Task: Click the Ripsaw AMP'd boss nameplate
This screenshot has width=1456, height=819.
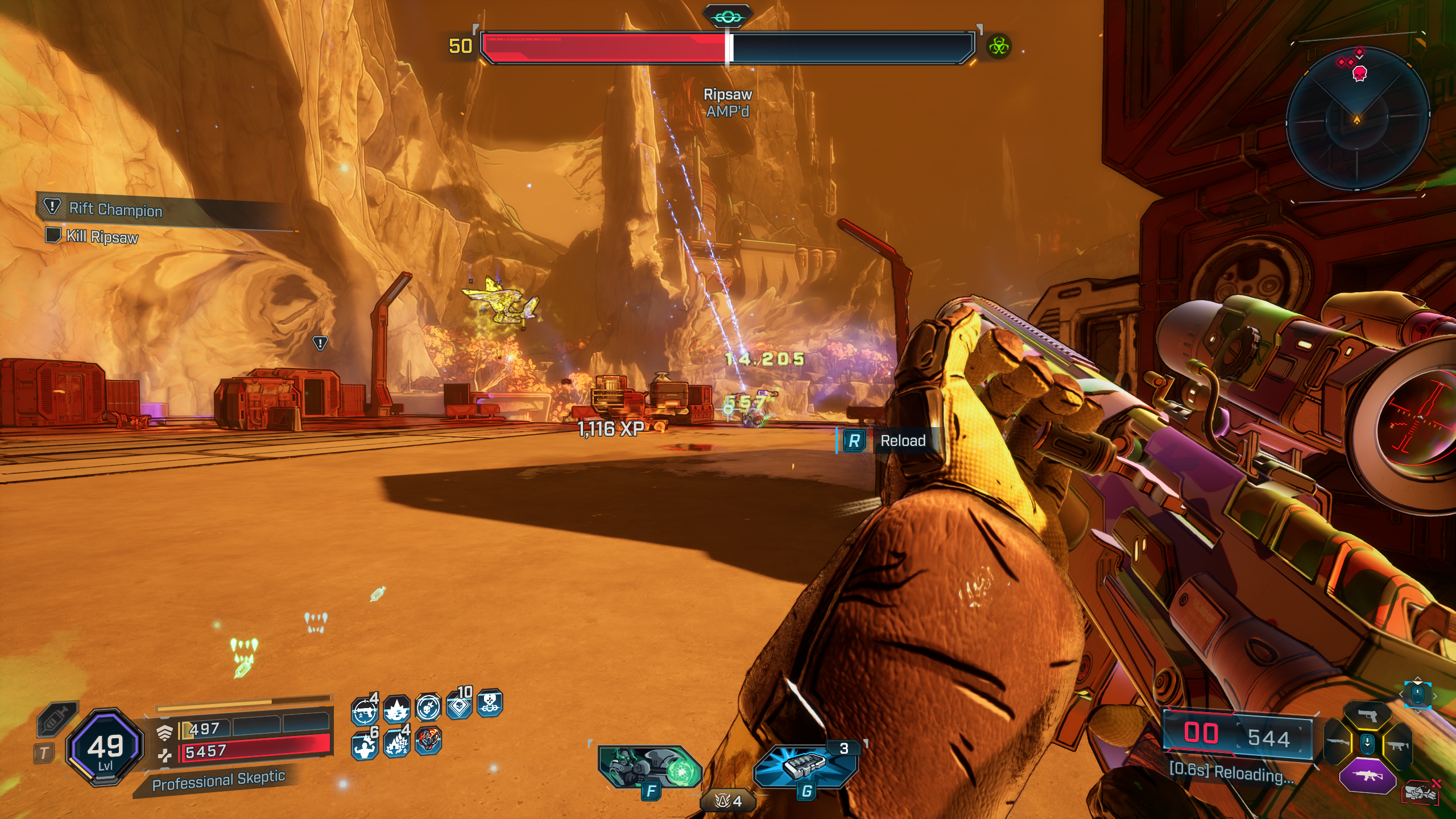Action: click(727, 102)
